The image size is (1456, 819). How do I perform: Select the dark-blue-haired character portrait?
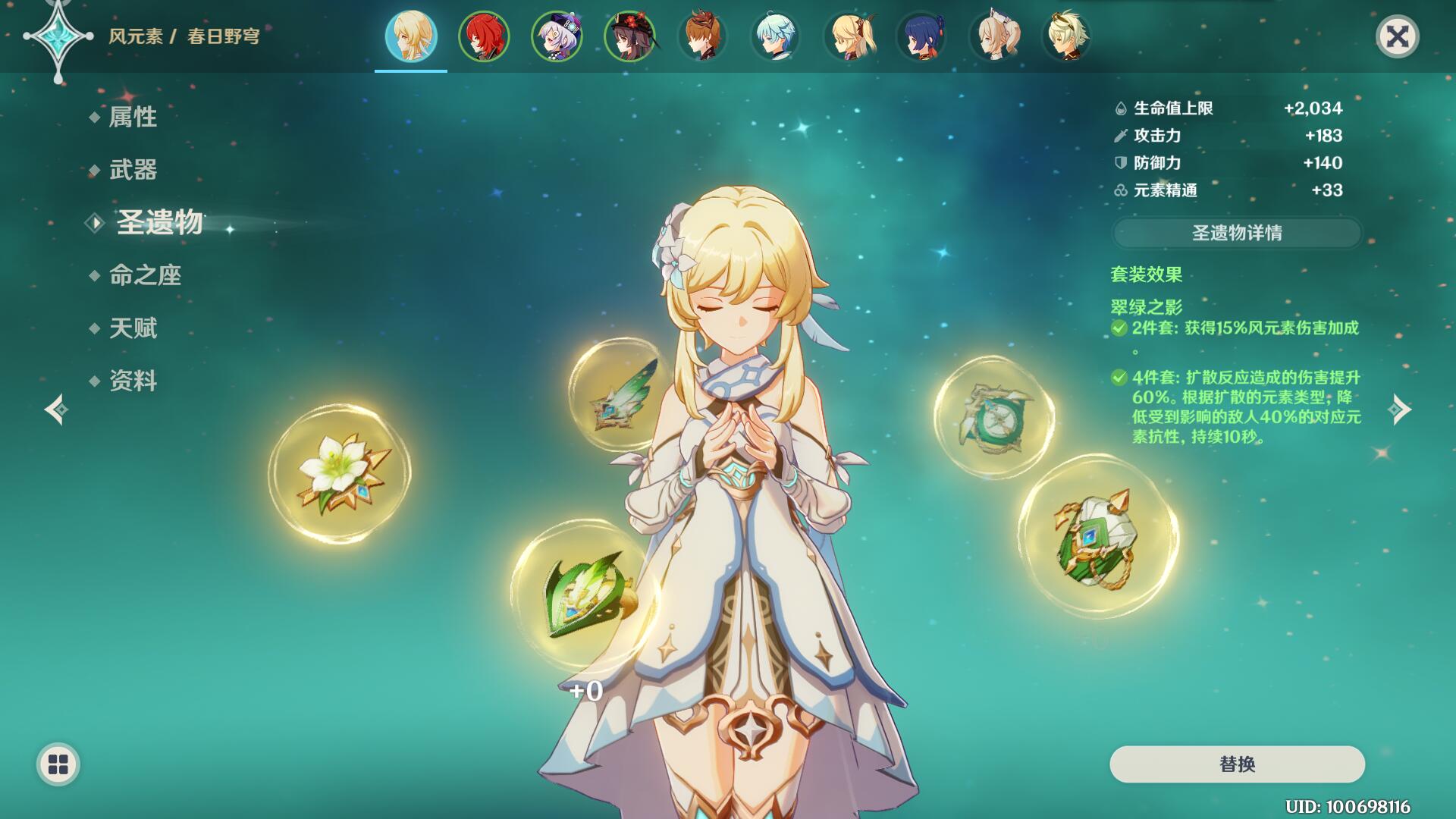[x=921, y=36]
